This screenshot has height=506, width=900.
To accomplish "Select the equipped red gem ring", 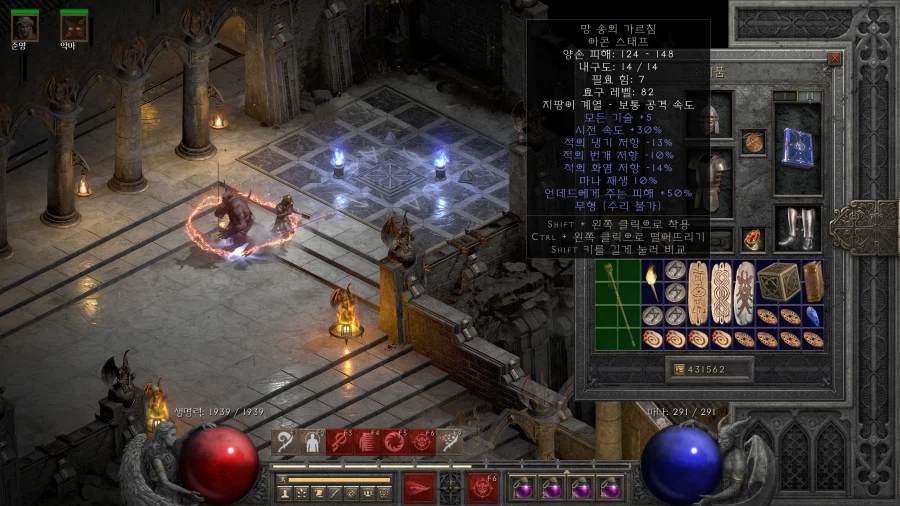I will coord(753,239).
